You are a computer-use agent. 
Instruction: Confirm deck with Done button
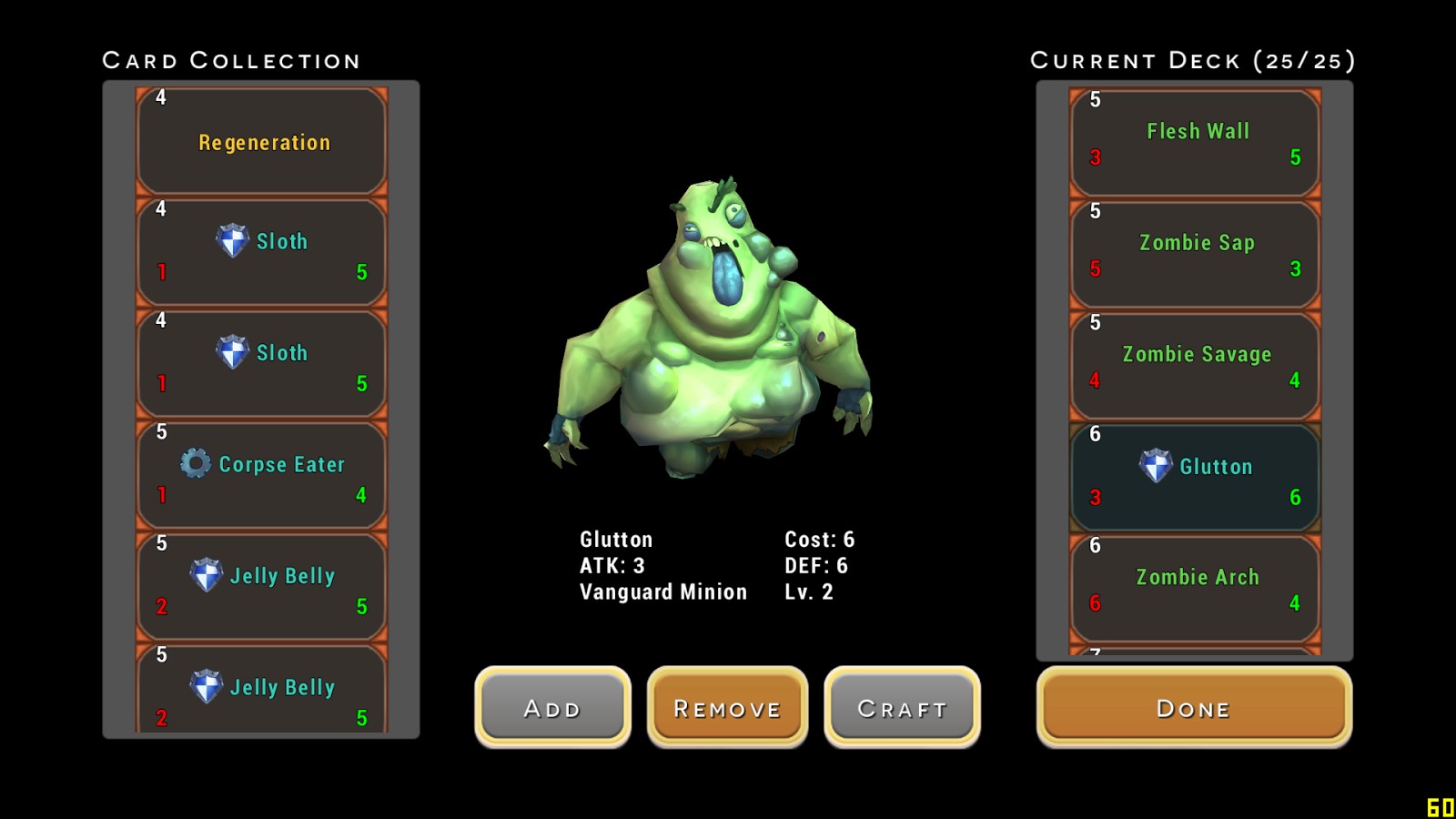(x=1194, y=707)
